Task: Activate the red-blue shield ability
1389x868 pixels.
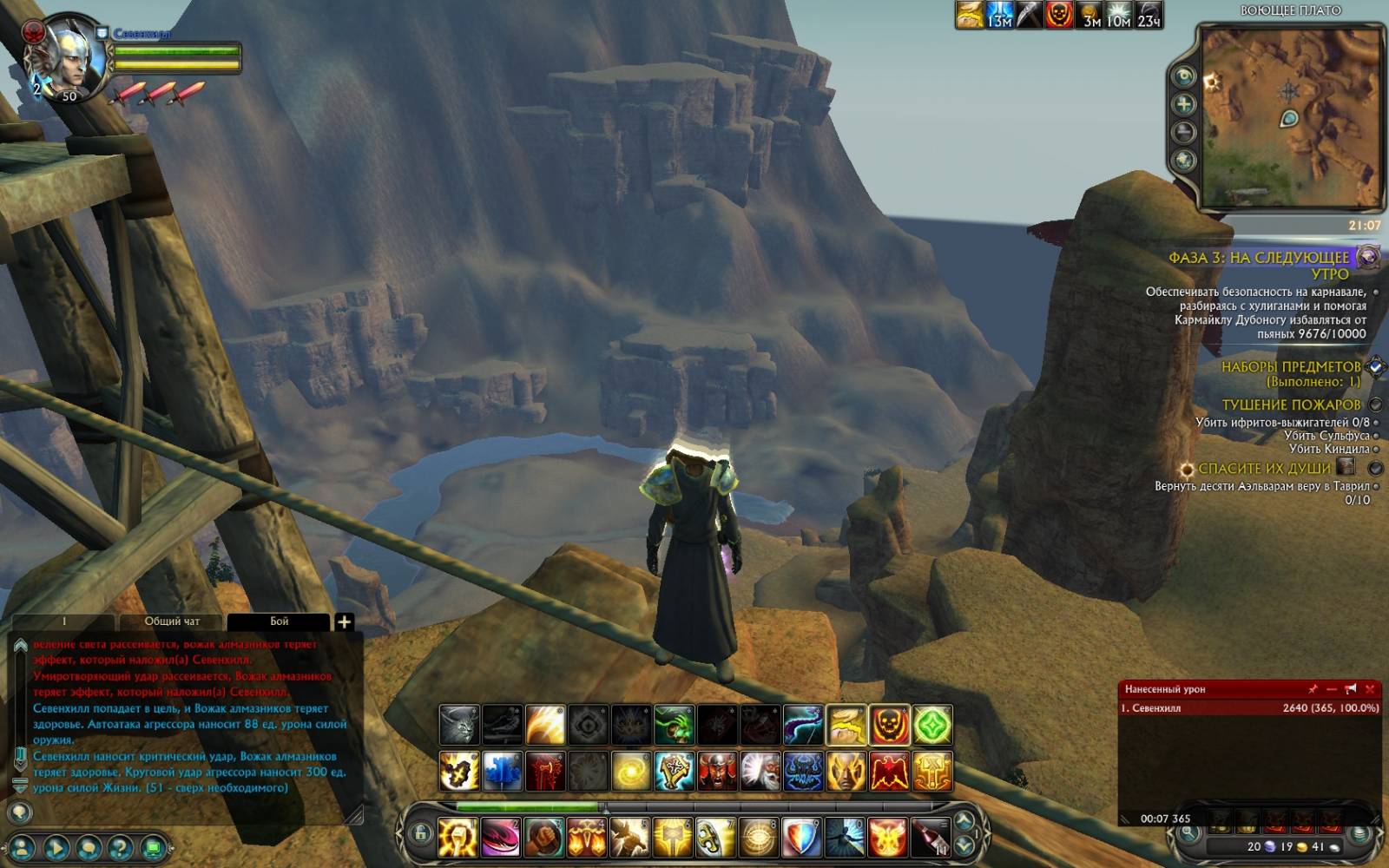Action: [801, 838]
